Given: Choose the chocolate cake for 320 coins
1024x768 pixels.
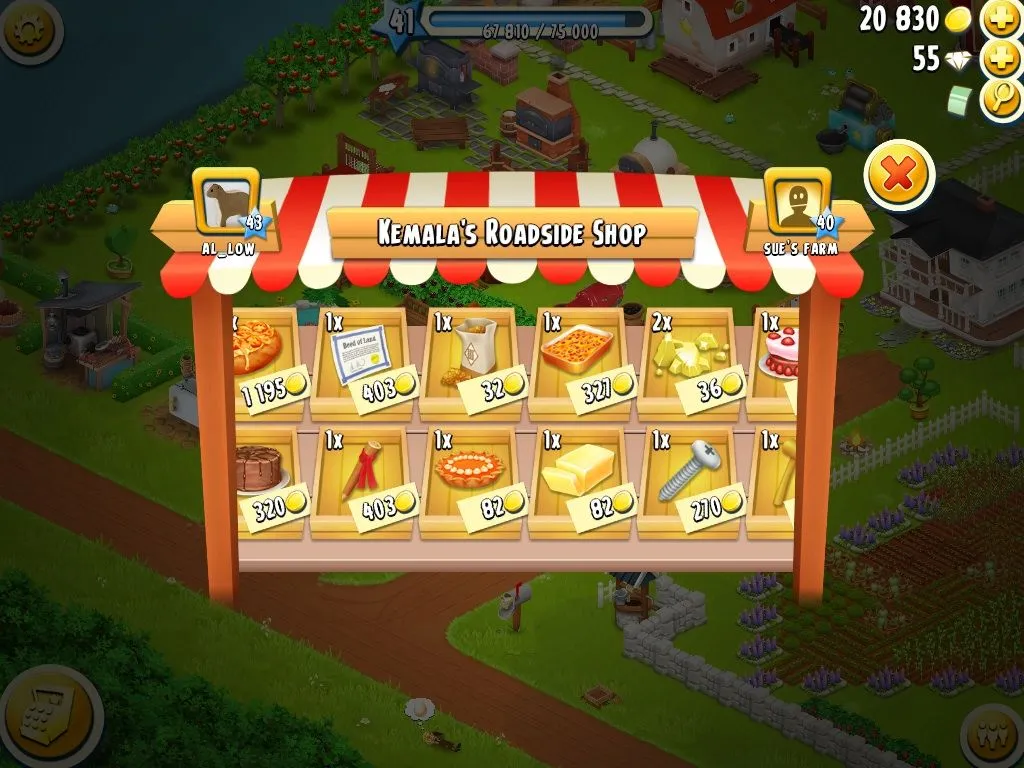Looking at the screenshot, I should tap(264, 482).
